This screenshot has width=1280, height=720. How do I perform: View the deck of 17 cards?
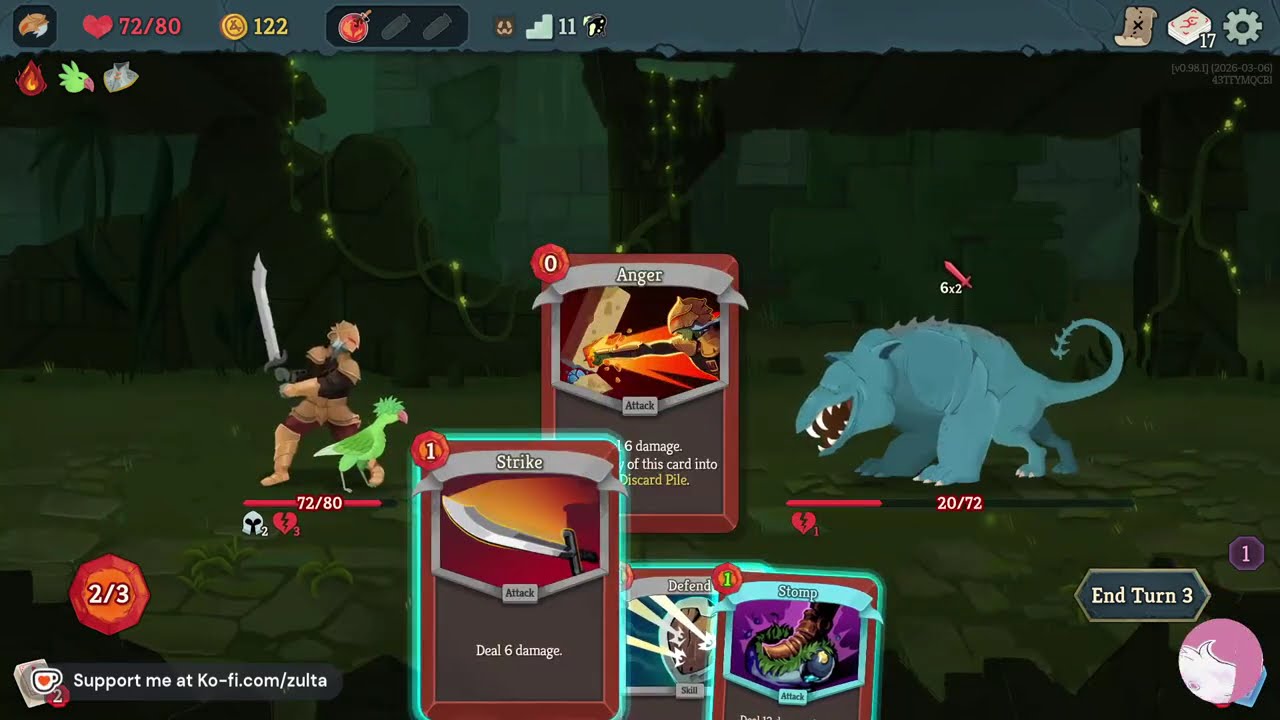[1189, 27]
